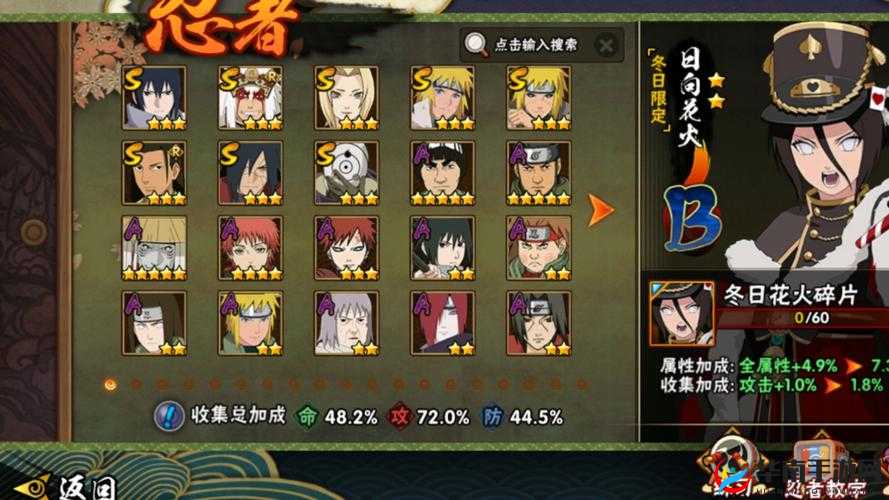Select the Gaara A-rank ninja portrait
This screenshot has height=500, width=889.
(346, 246)
